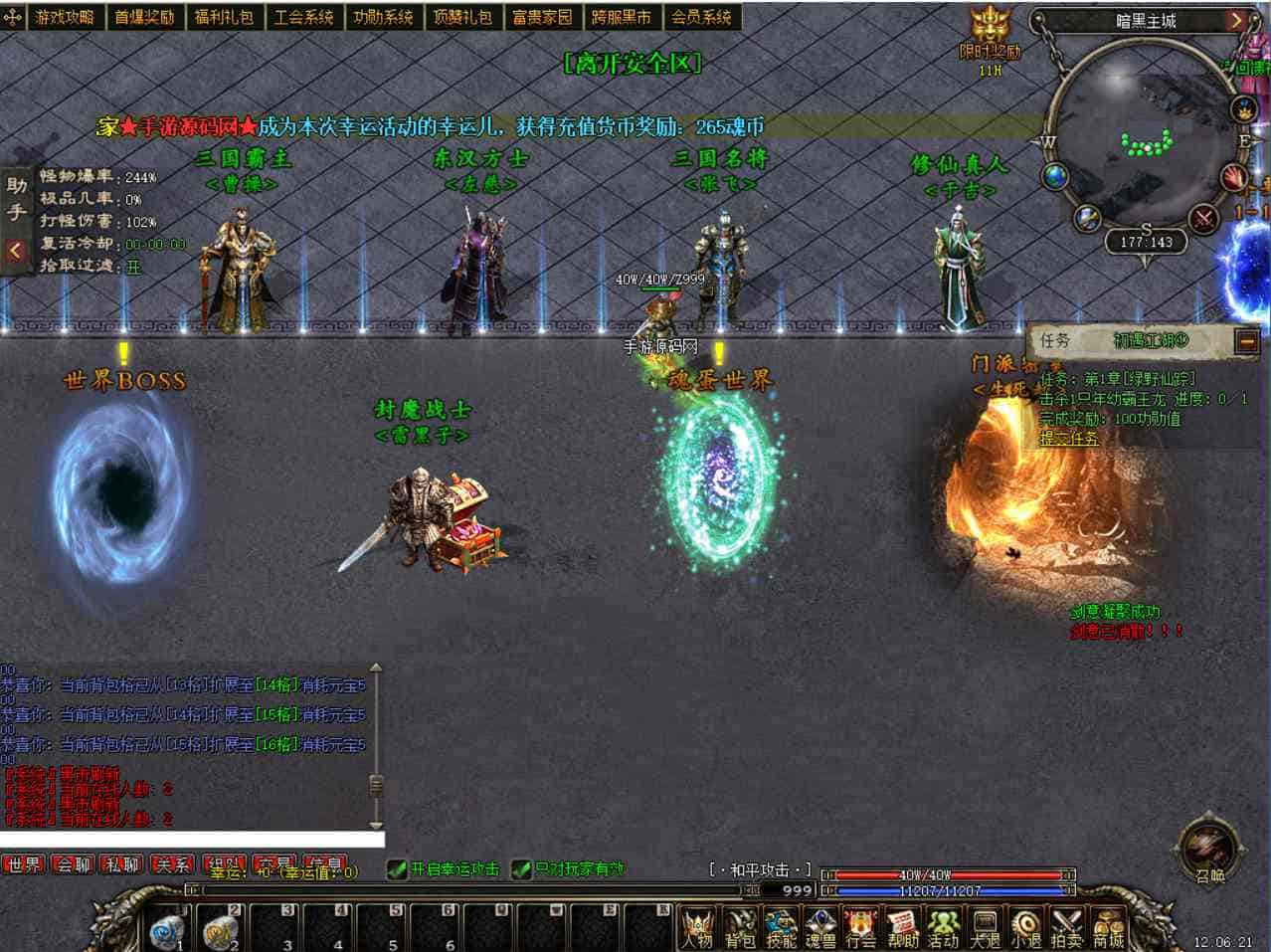Toggle the 开启幸运攻击 lucky attack checkbox
The height and width of the screenshot is (952, 1271).
397,869
